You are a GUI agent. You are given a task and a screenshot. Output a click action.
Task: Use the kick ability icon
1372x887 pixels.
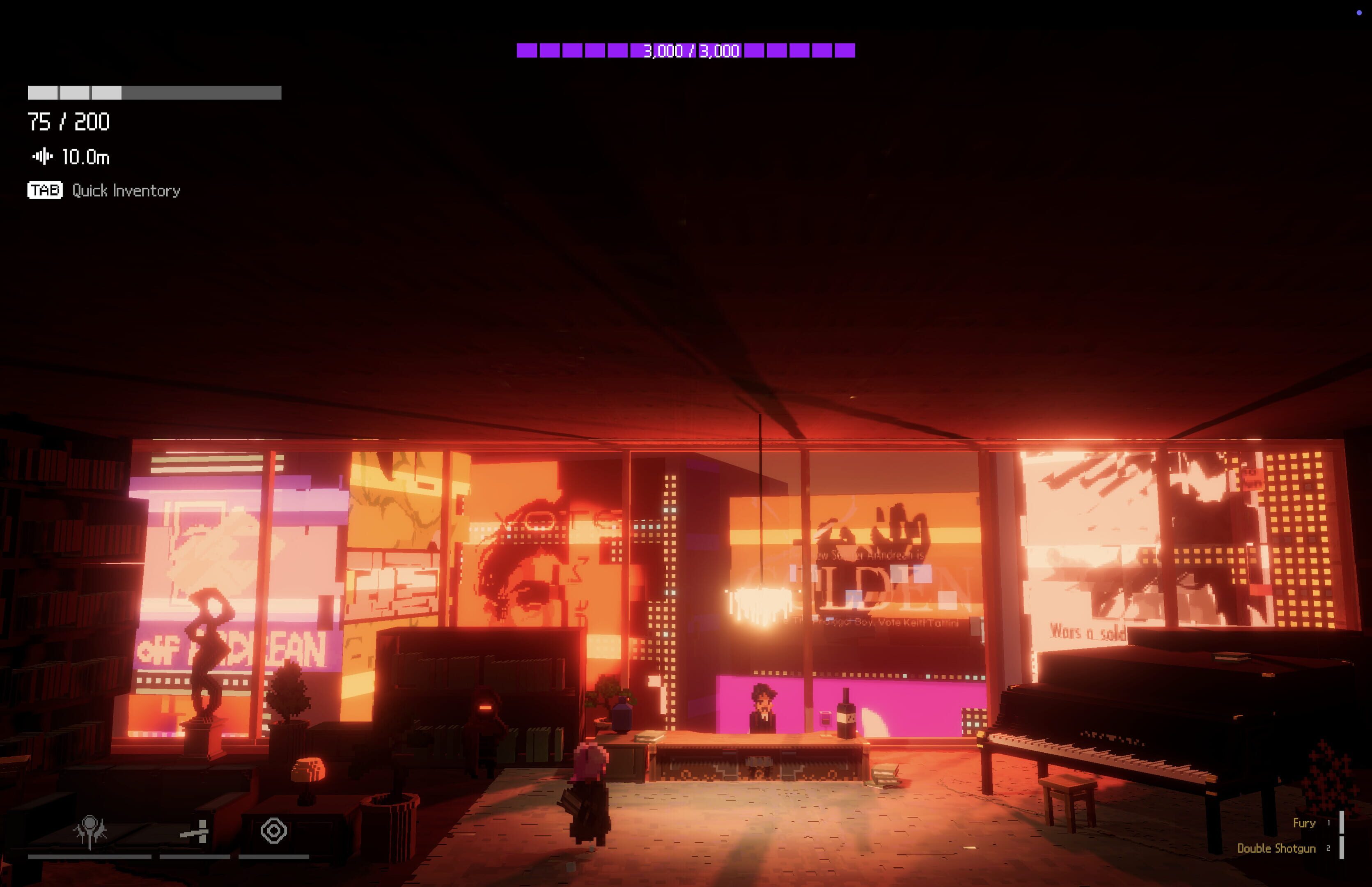[195, 832]
